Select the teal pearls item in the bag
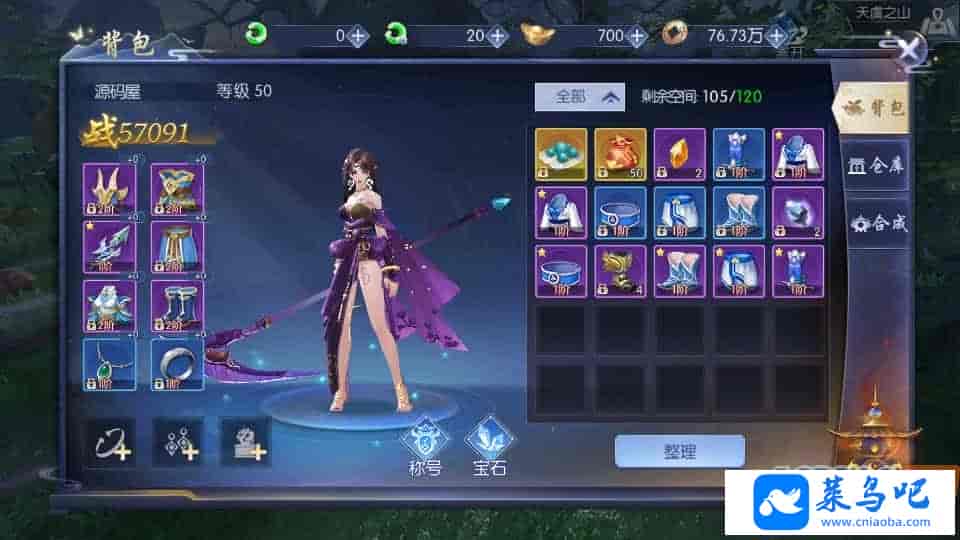The image size is (960, 540). pos(561,154)
